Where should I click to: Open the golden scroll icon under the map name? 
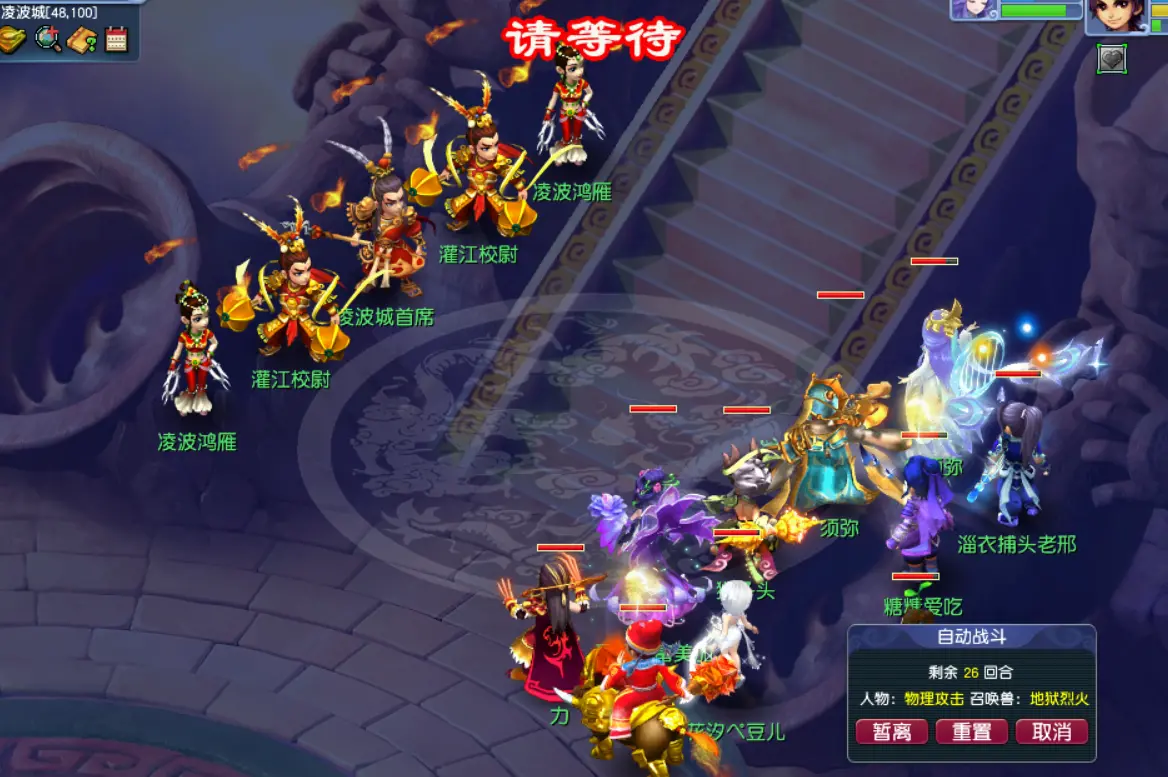tap(14, 39)
